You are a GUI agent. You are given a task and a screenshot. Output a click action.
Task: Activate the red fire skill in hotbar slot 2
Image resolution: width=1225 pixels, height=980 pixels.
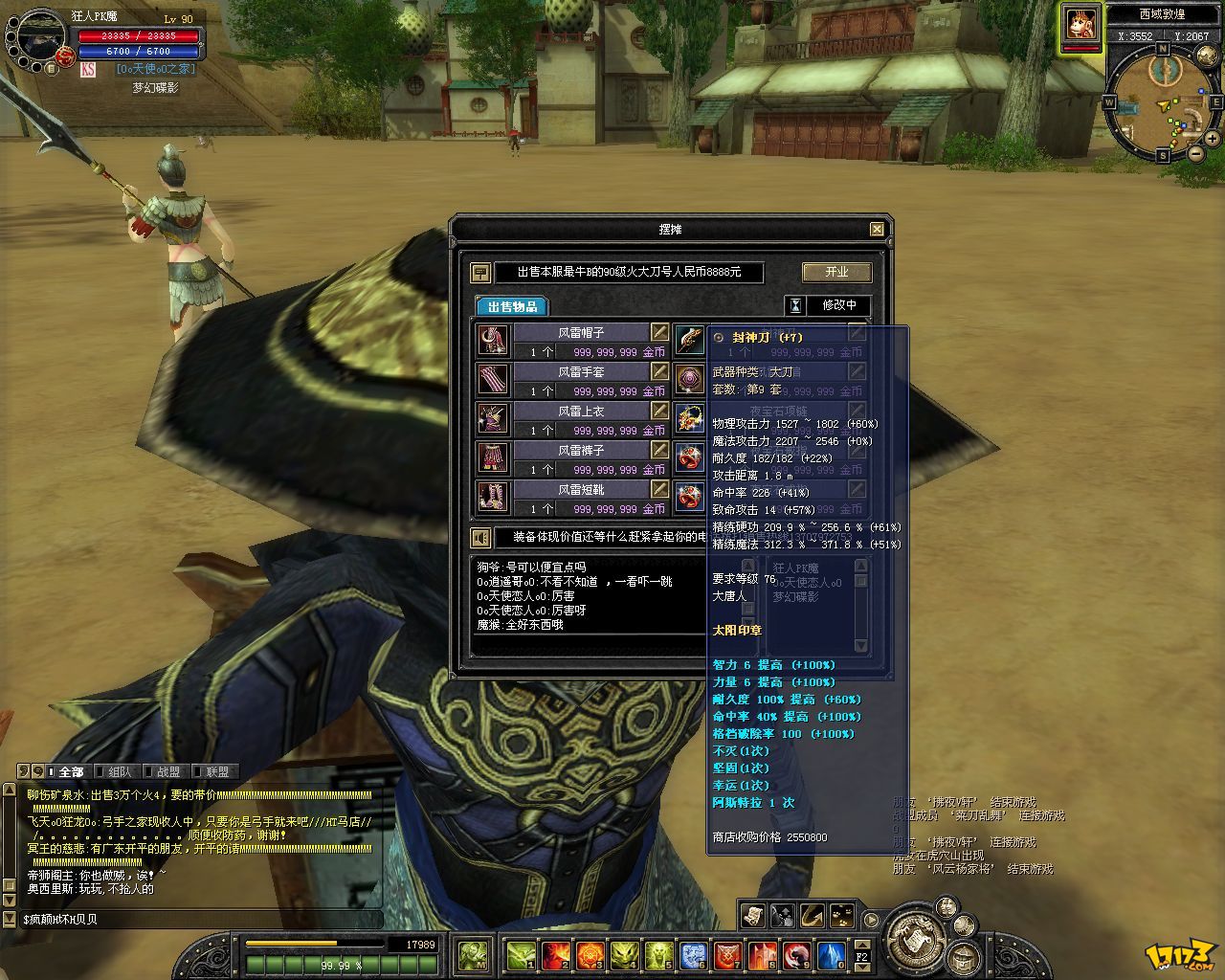point(556,954)
